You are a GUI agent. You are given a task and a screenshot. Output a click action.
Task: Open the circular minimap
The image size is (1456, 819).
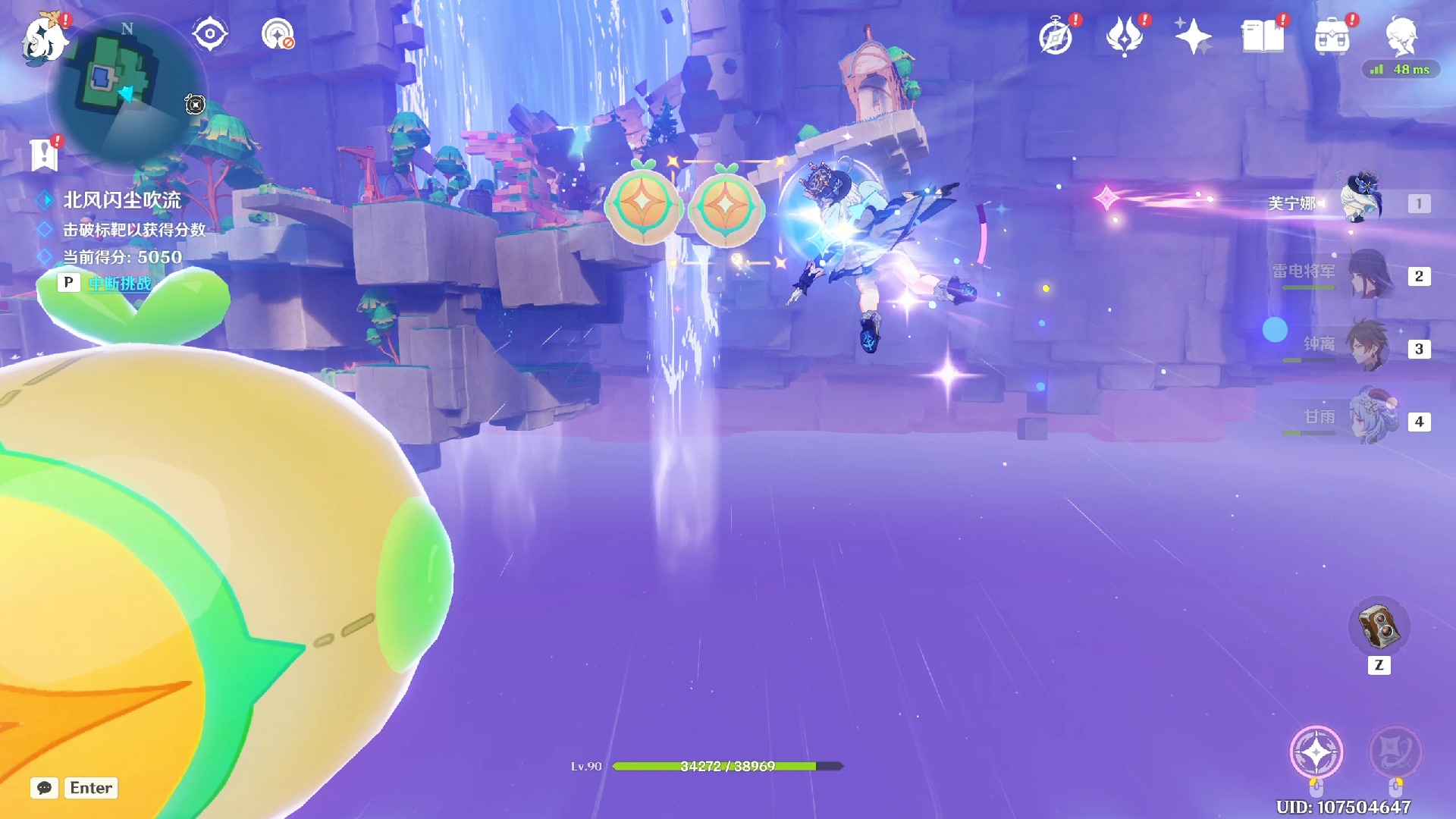click(x=125, y=87)
